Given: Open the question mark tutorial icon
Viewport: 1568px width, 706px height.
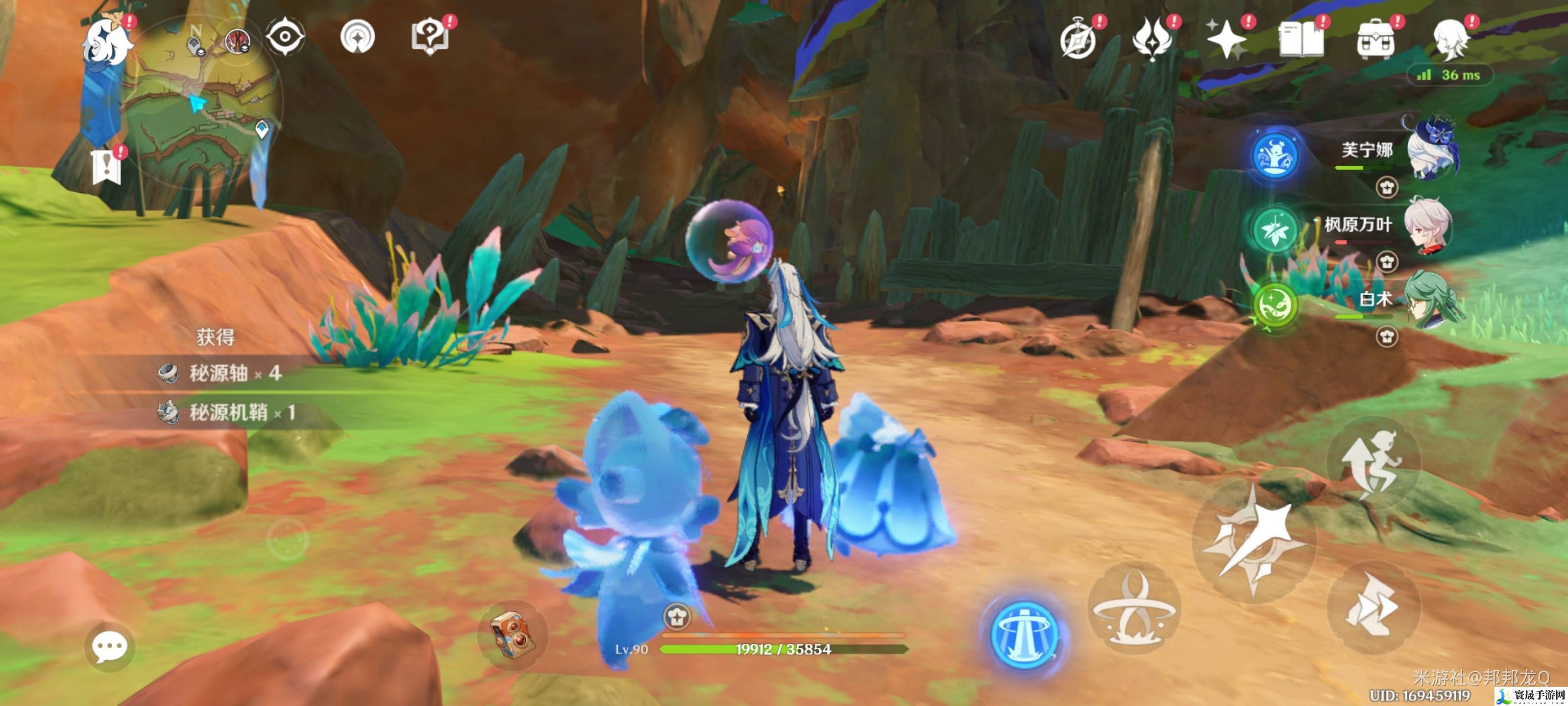Looking at the screenshot, I should (x=430, y=37).
